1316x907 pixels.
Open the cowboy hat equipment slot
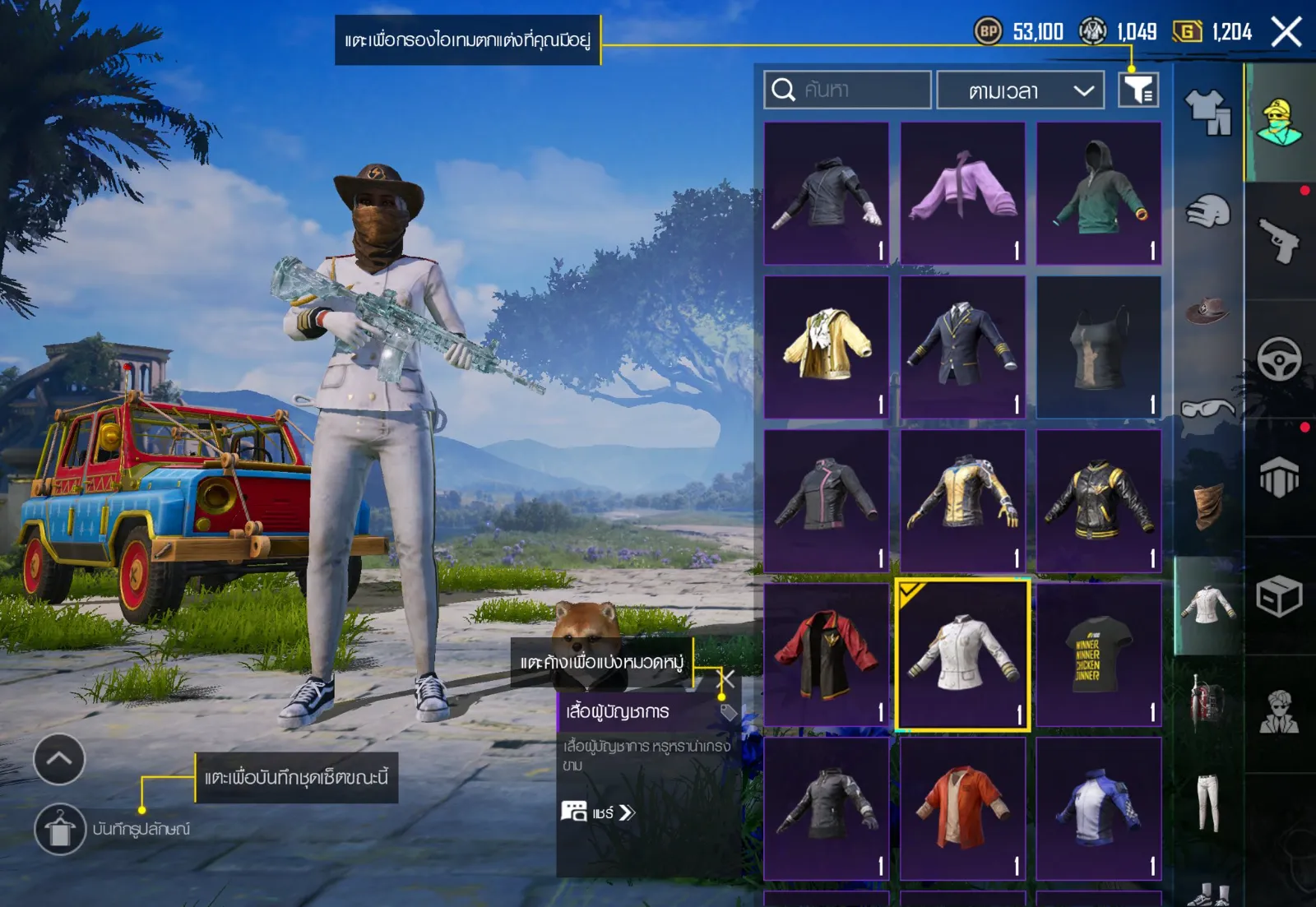click(x=1207, y=310)
